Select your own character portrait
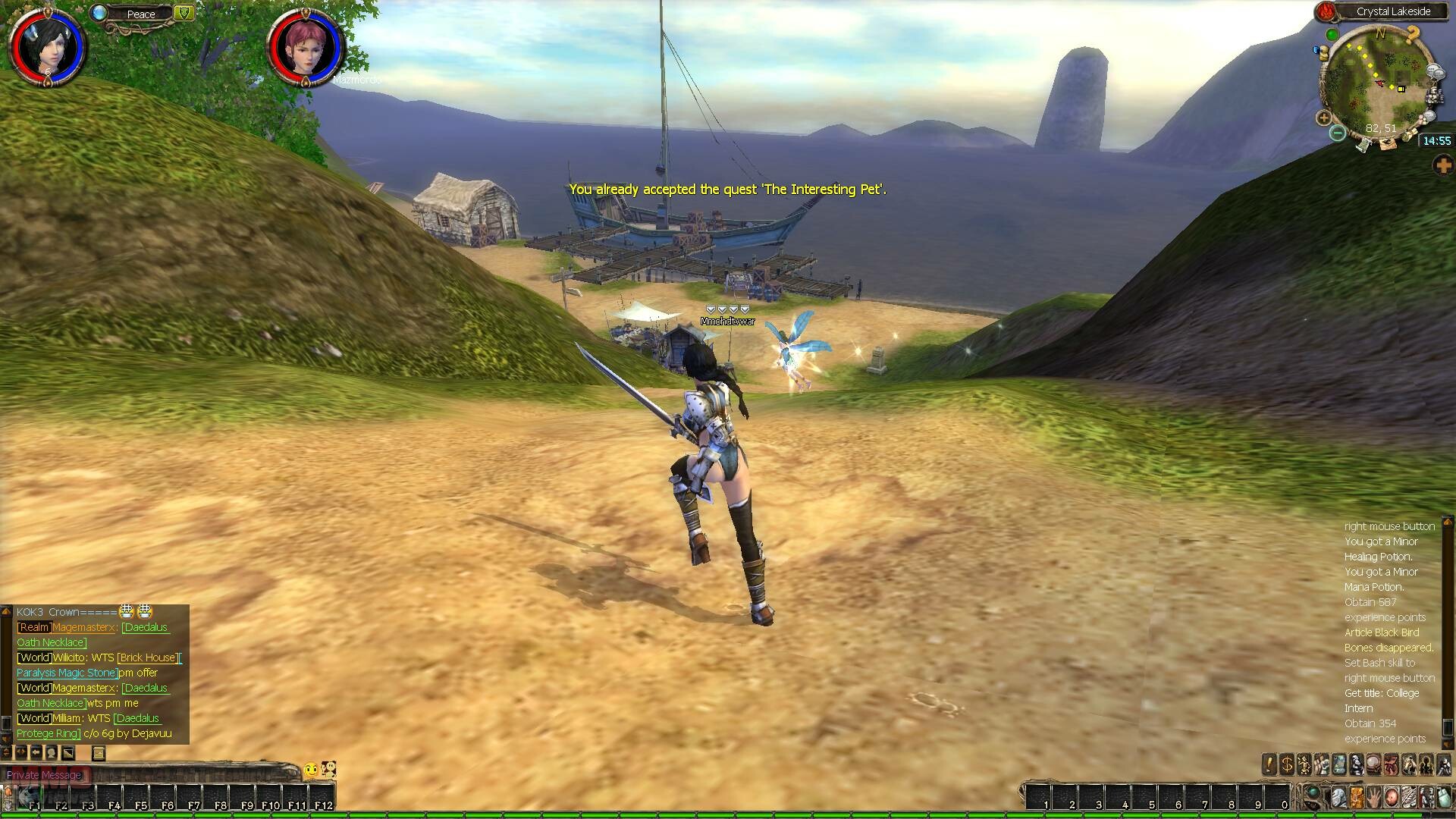This screenshot has width=1456, height=819. 47,46
